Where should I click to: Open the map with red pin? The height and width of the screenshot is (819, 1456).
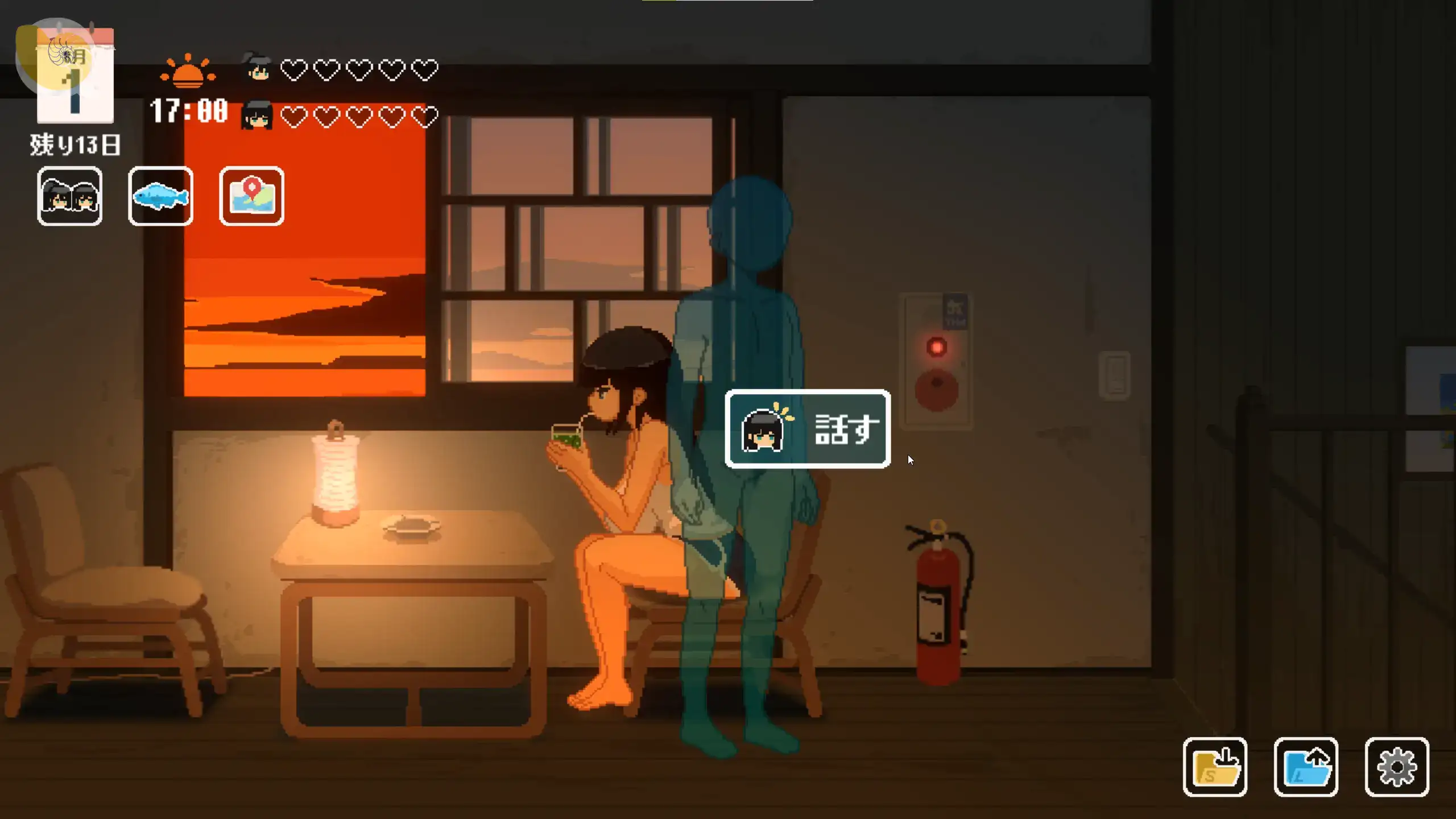[251, 196]
